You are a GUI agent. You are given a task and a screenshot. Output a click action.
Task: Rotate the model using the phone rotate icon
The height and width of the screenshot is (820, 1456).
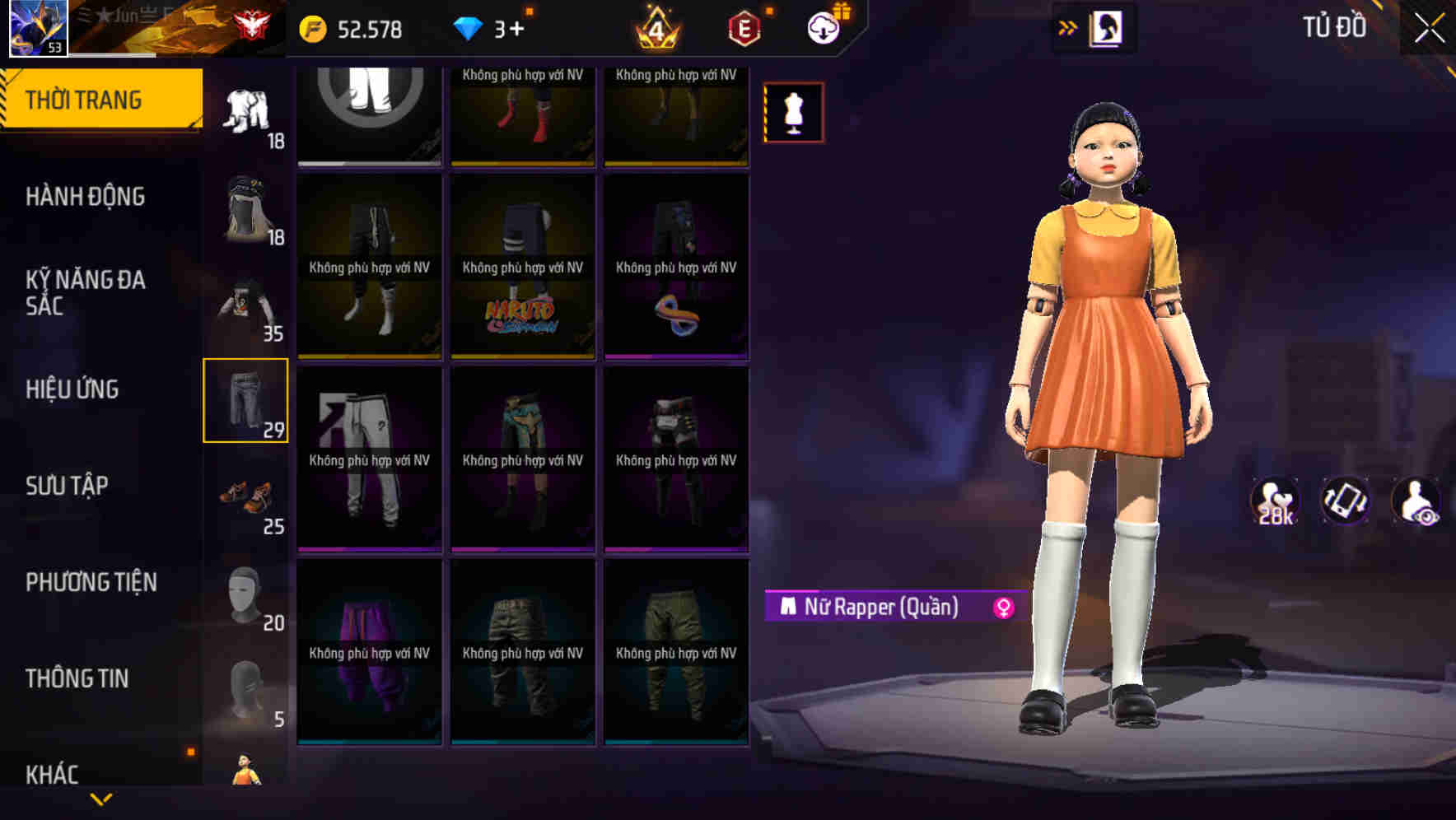pyautogui.click(x=1344, y=501)
